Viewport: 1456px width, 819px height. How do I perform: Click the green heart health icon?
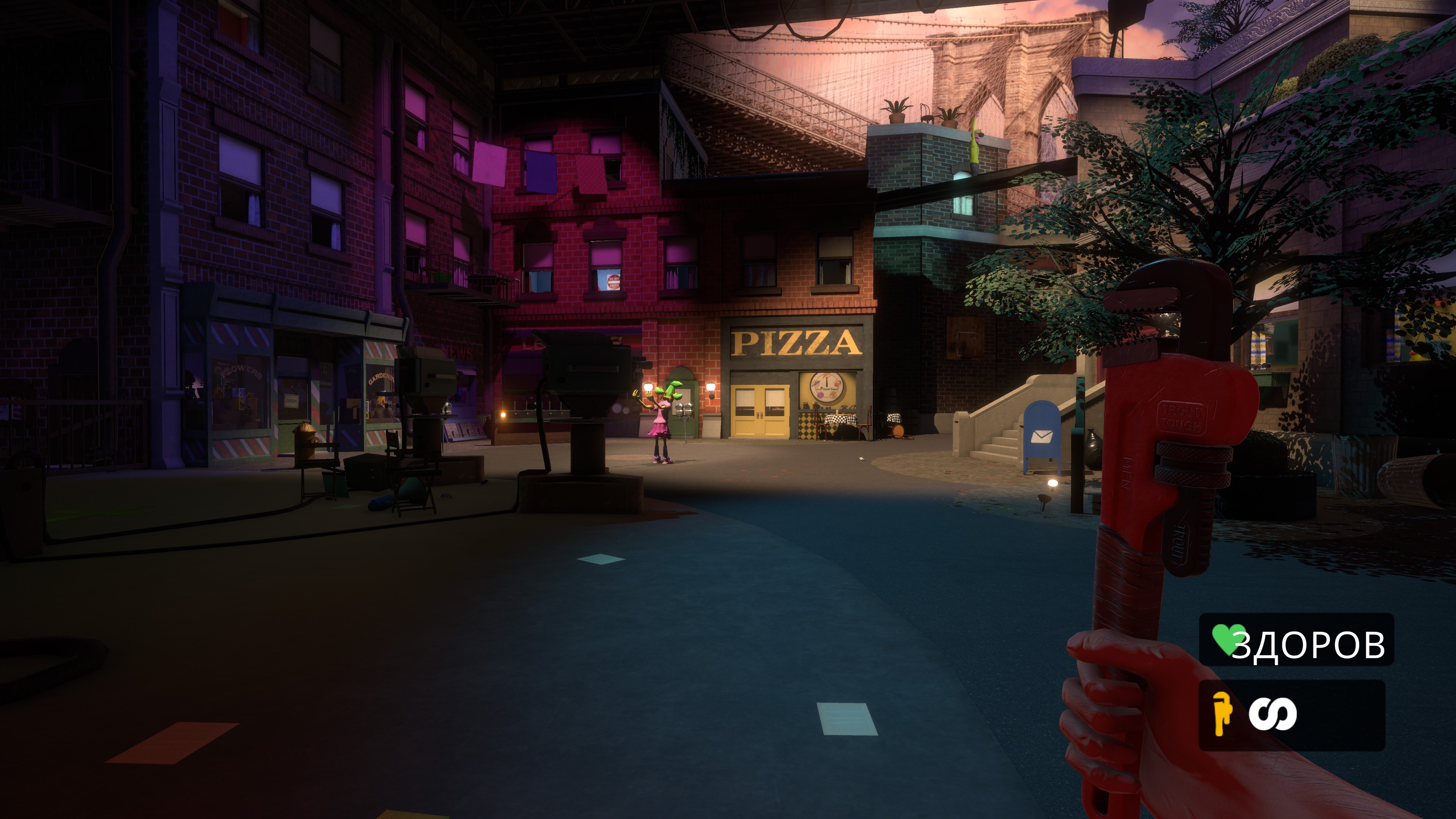pyautogui.click(x=1227, y=639)
